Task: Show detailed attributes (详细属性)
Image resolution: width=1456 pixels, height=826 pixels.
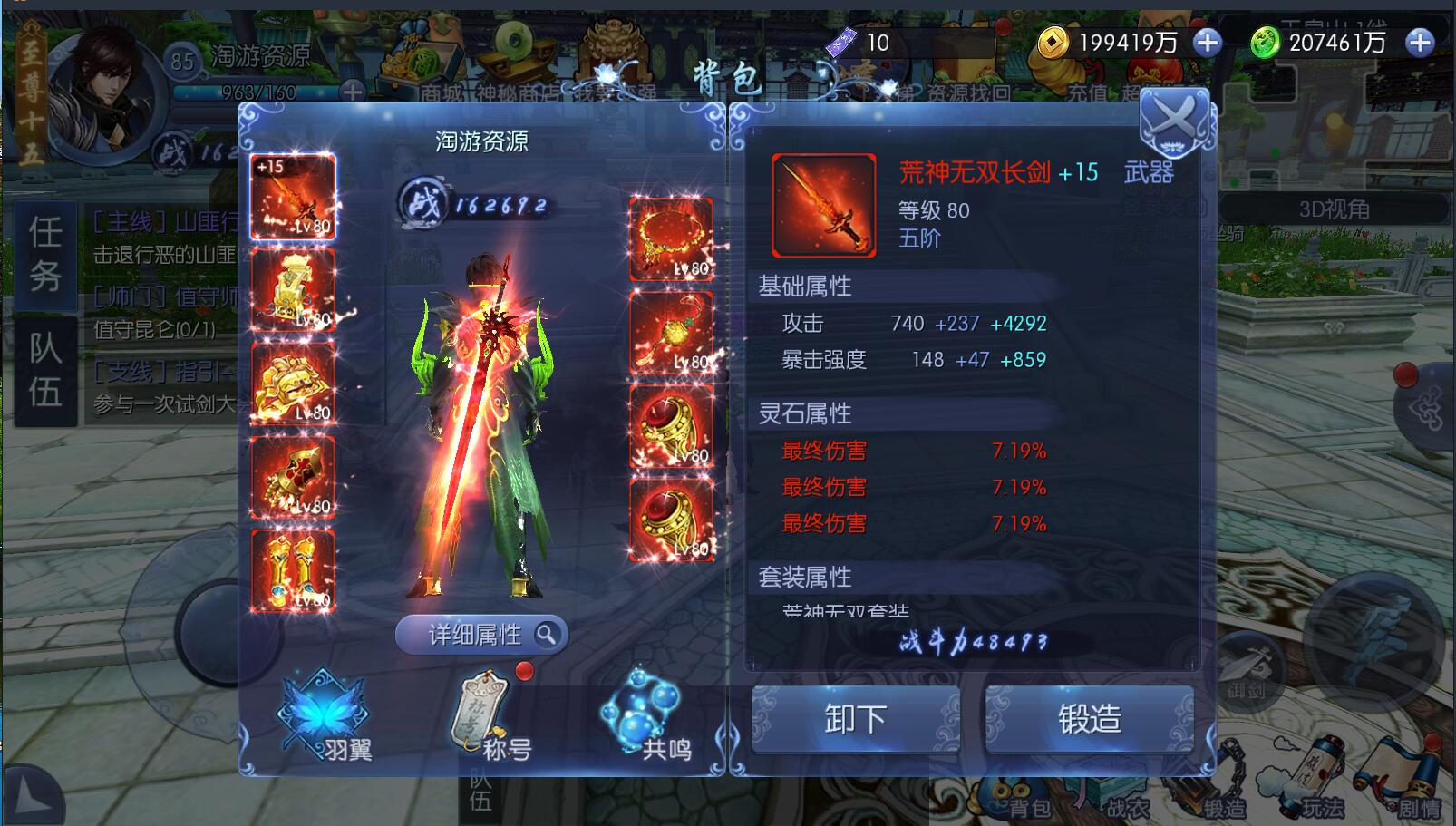Action: 481,635
